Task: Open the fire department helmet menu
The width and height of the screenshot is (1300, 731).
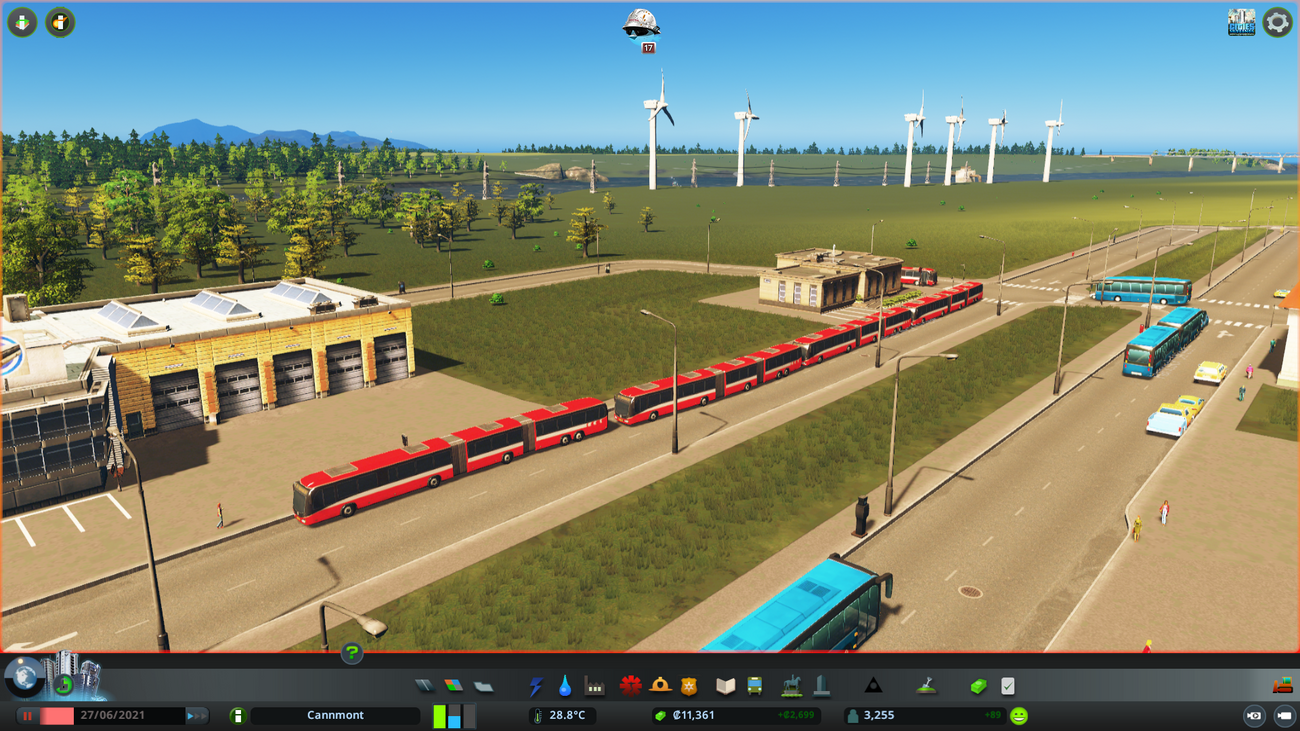Action: point(660,686)
